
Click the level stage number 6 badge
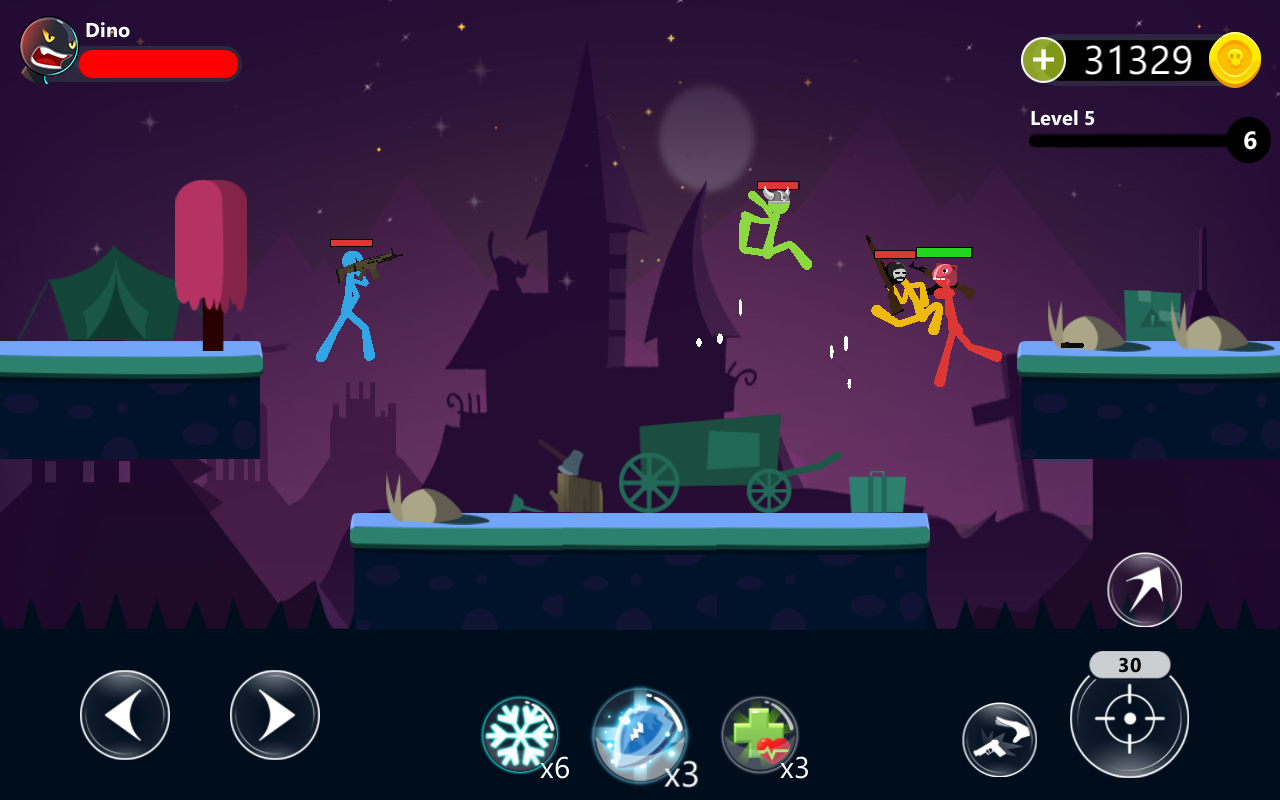(x=1248, y=140)
